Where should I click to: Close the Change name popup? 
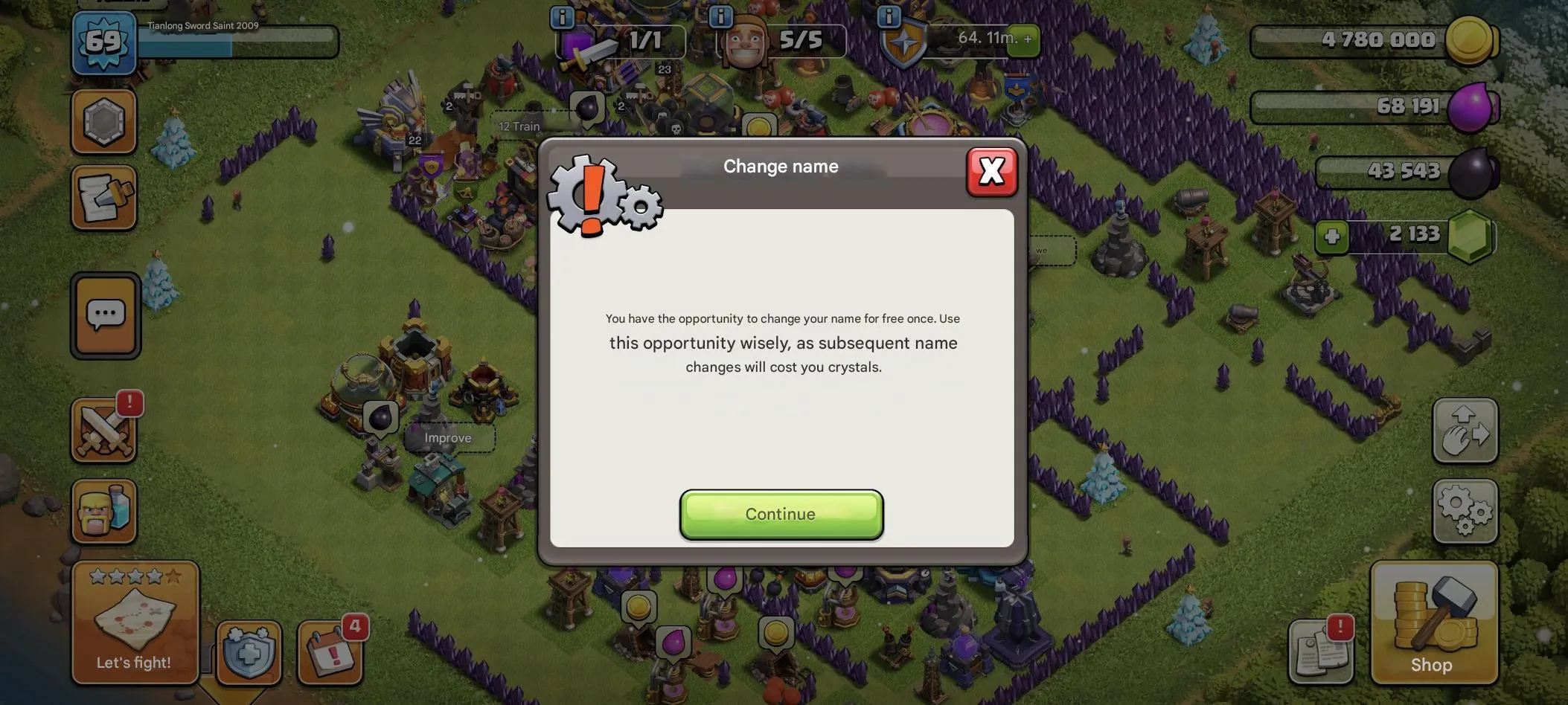click(993, 171)
